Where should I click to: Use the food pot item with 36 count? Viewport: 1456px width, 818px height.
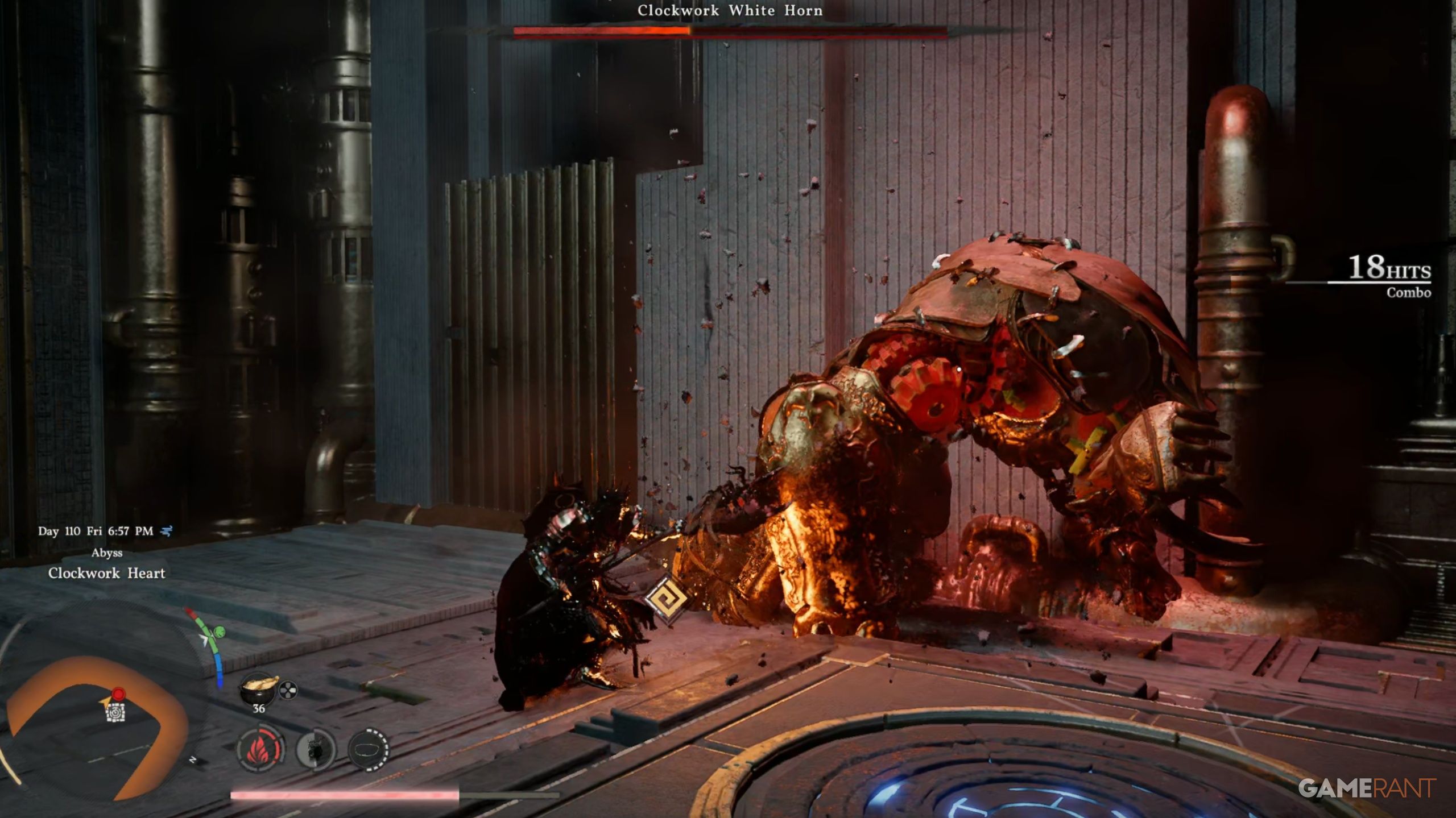pyautogui.click(x=259, y=689)
